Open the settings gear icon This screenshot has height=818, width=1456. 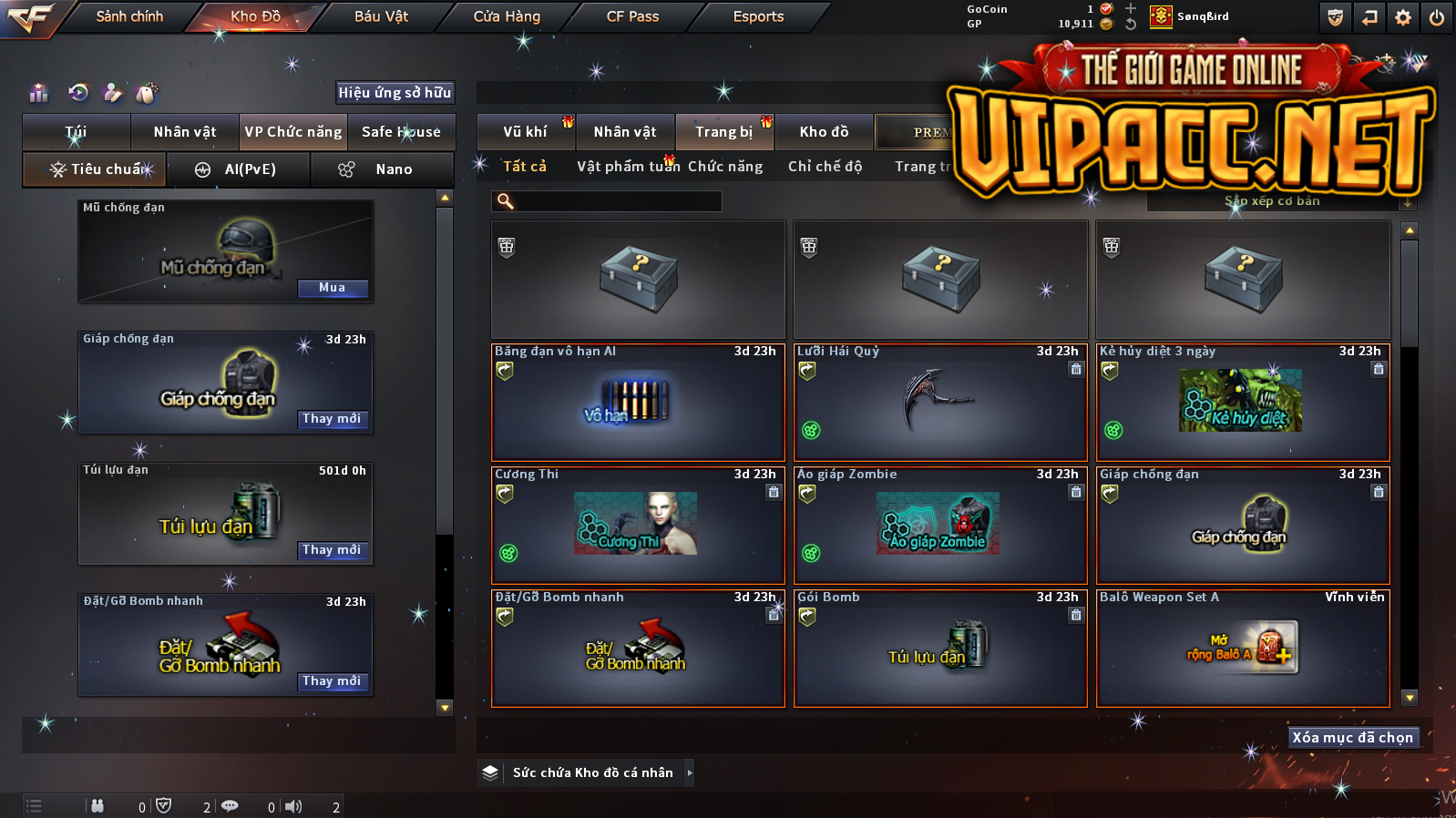point(1403,17)
